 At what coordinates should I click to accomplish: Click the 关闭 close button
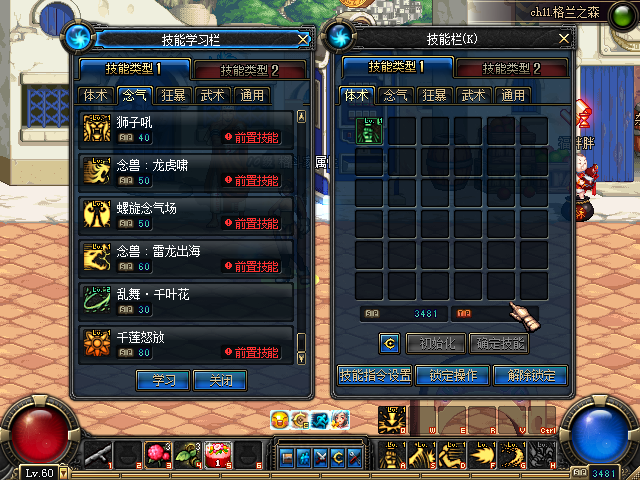coord(219,381)
